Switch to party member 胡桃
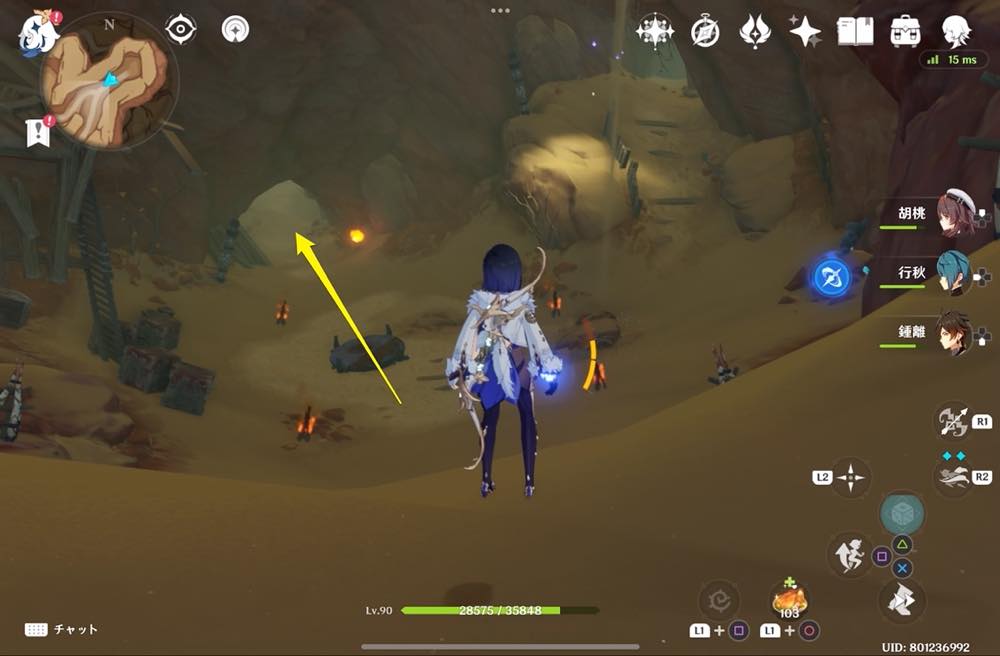 (x=956, y=217)
